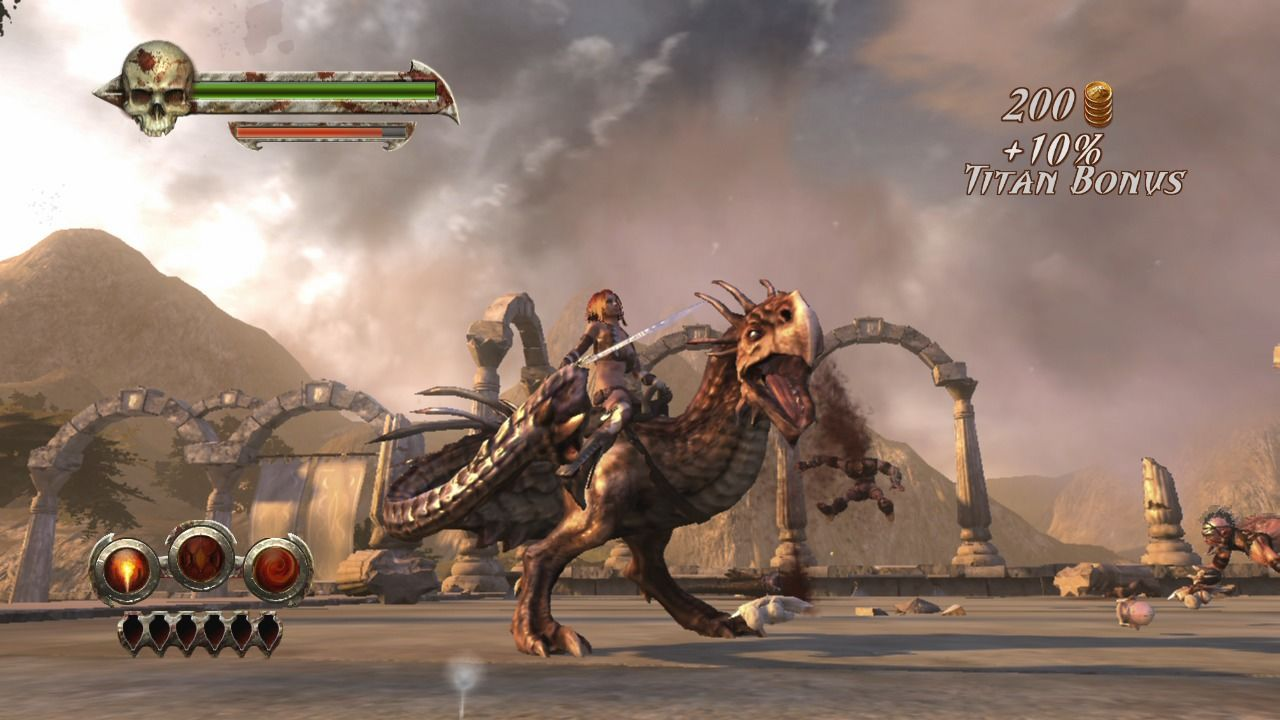Click the skull portrait icon
This screenshot has height=720, width=1280.
157,88
